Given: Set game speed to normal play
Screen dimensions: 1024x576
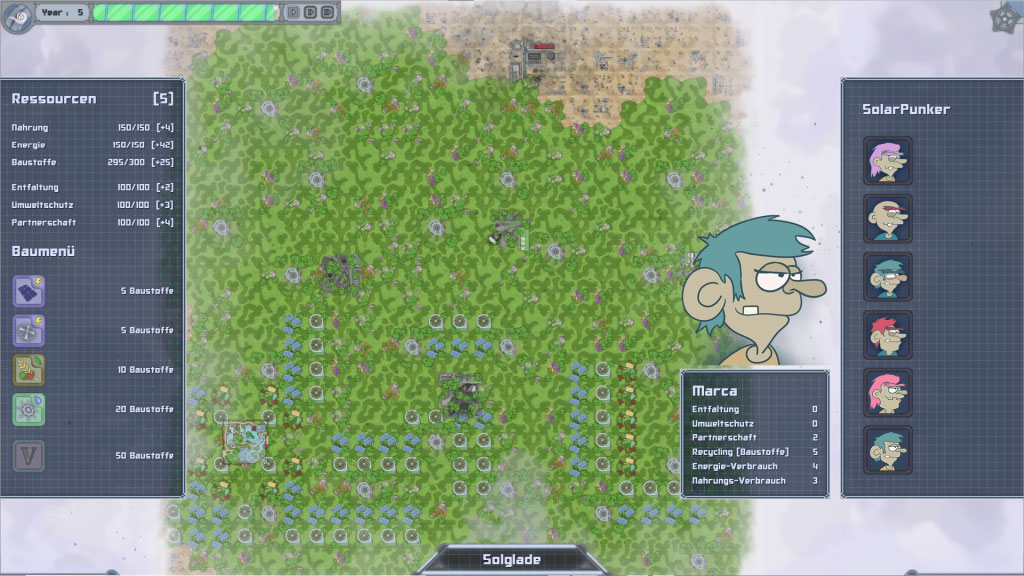Looking at the screenshot, I should pos(293,12).
